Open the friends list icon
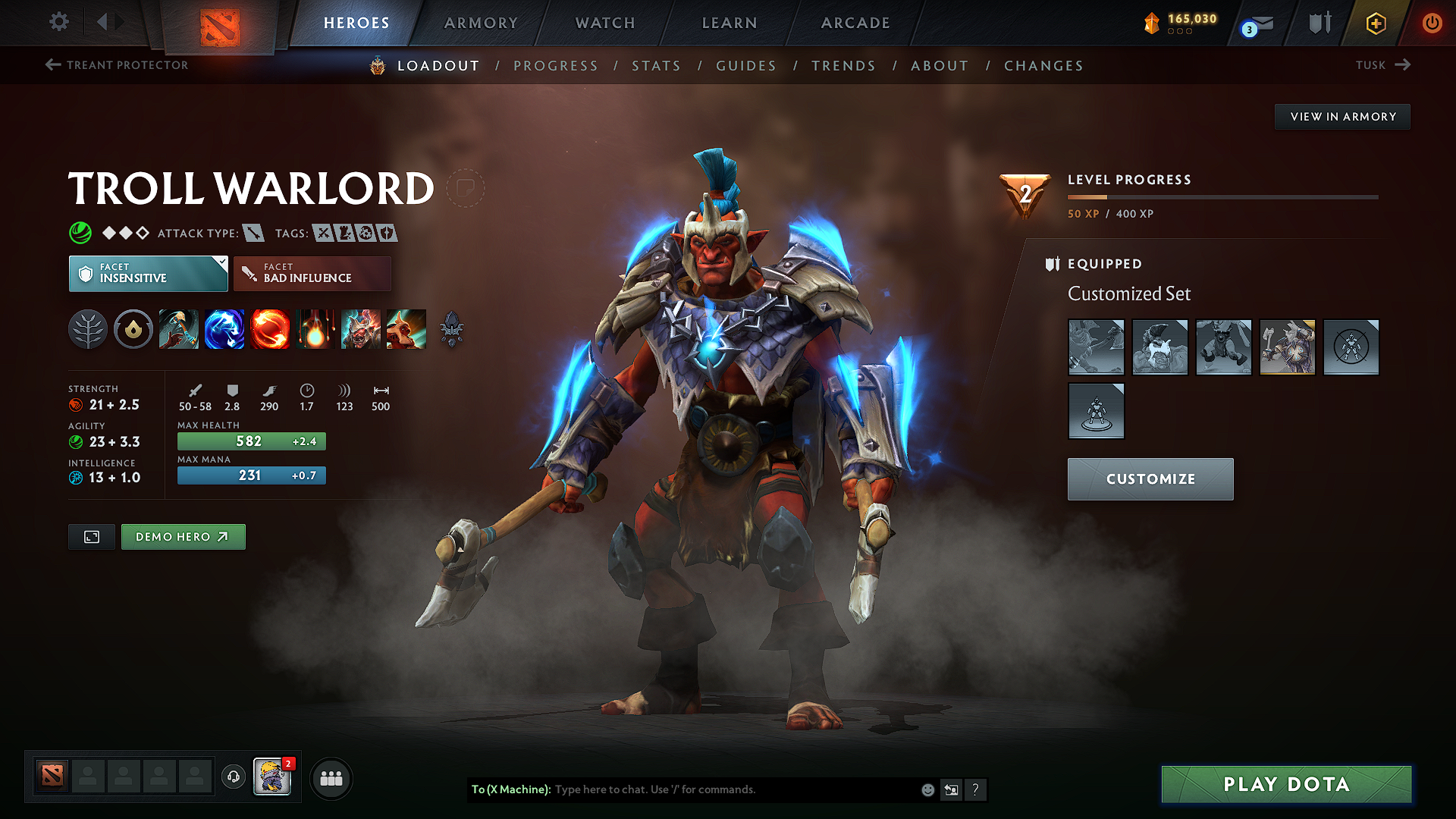This screenshot has height=819, width=1456. point(331,778)
